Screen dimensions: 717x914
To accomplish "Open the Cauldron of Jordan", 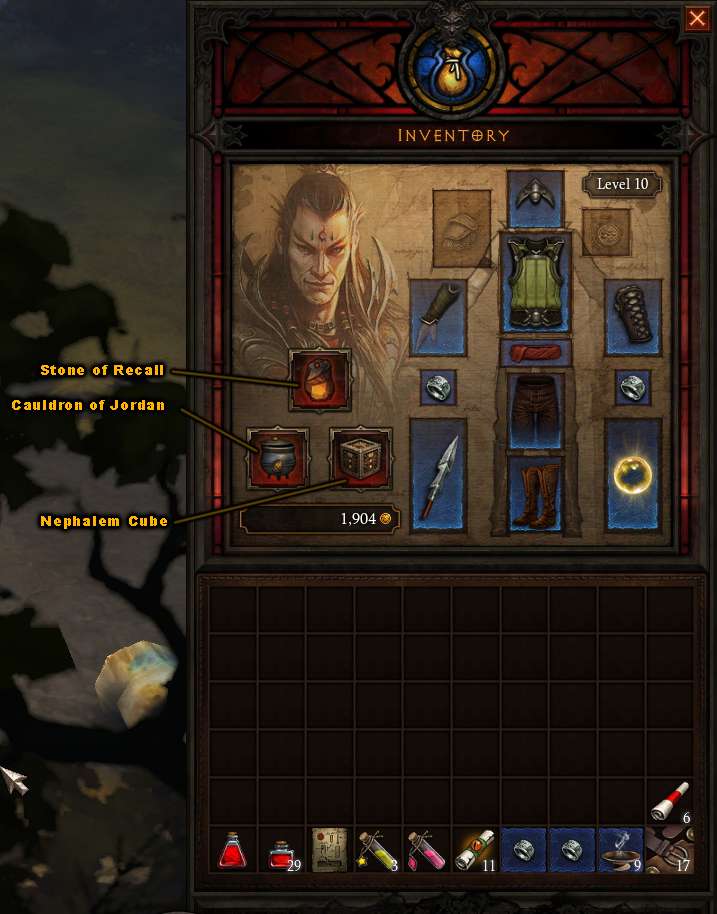I will (x=279, y=458).
